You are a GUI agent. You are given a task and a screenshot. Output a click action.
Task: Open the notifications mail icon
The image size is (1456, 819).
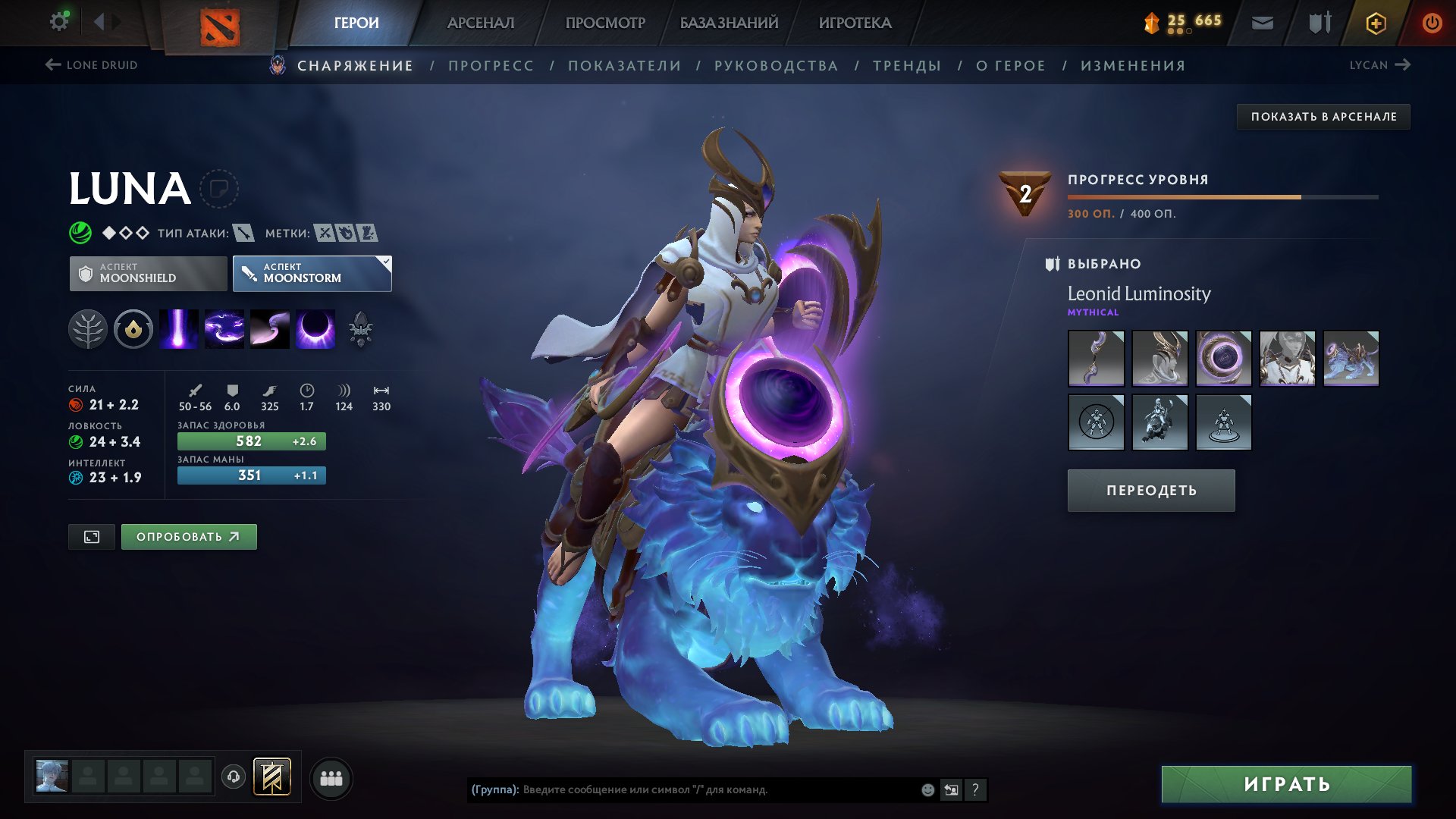(1262, 22)
